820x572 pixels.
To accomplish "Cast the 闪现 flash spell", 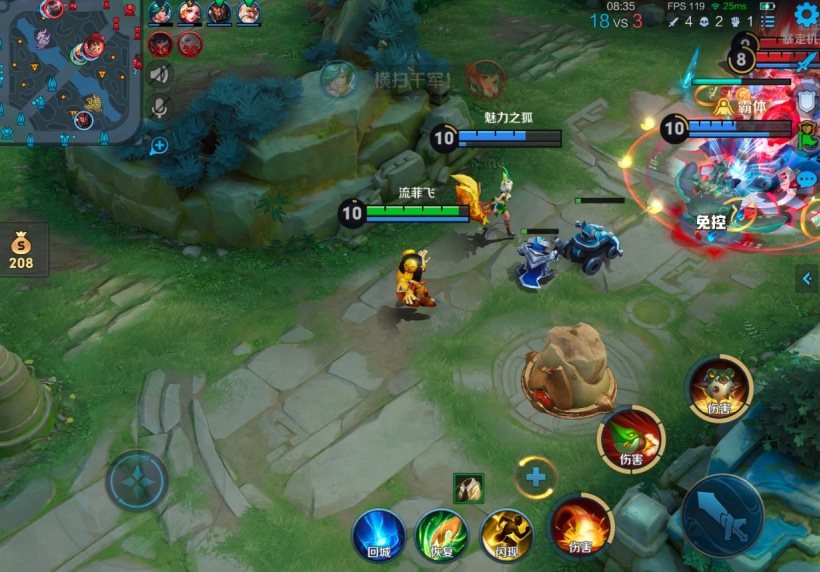I will (506, 535).
